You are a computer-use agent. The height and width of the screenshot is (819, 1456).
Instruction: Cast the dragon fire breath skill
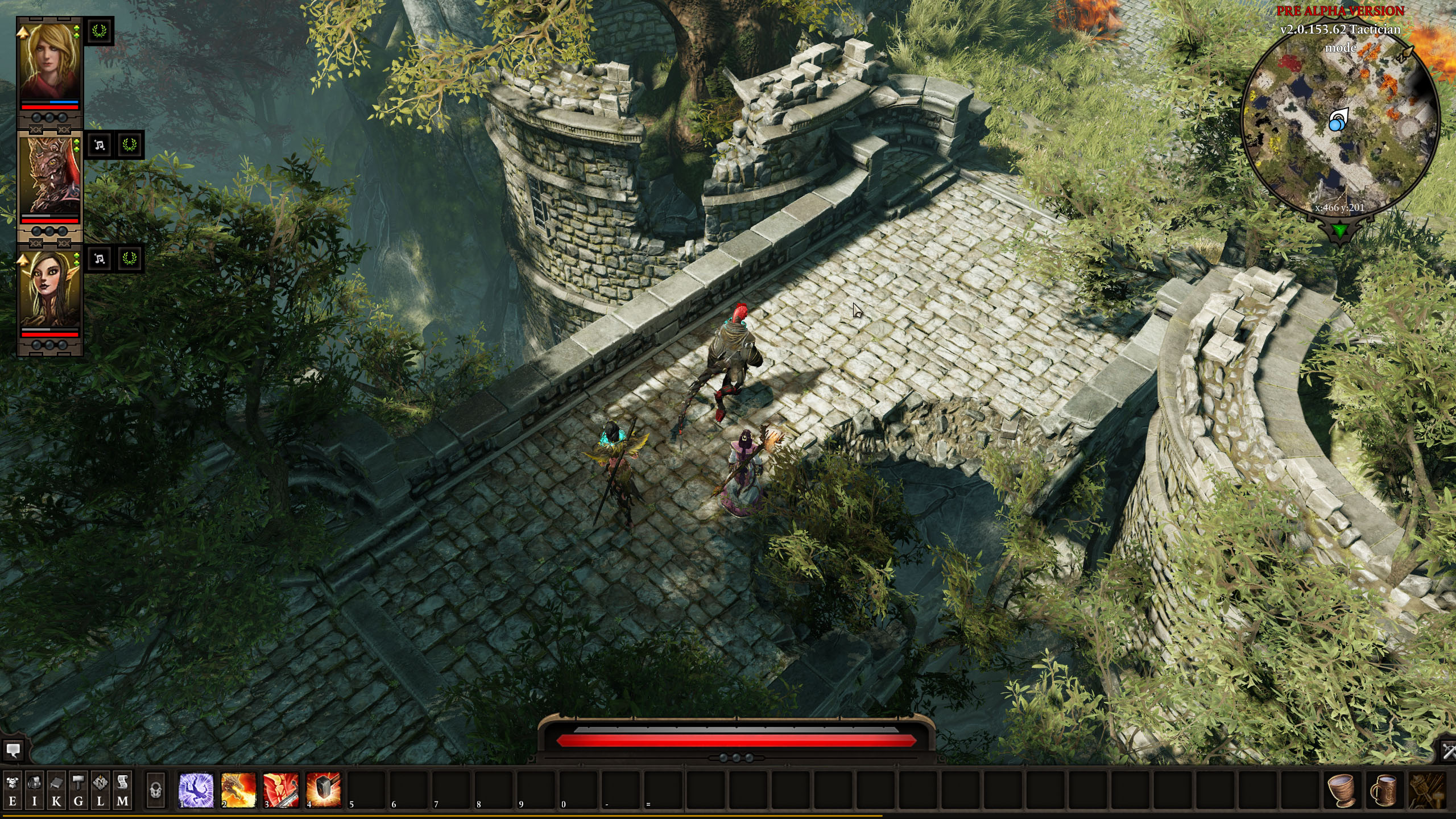click(x=238, y=790)
